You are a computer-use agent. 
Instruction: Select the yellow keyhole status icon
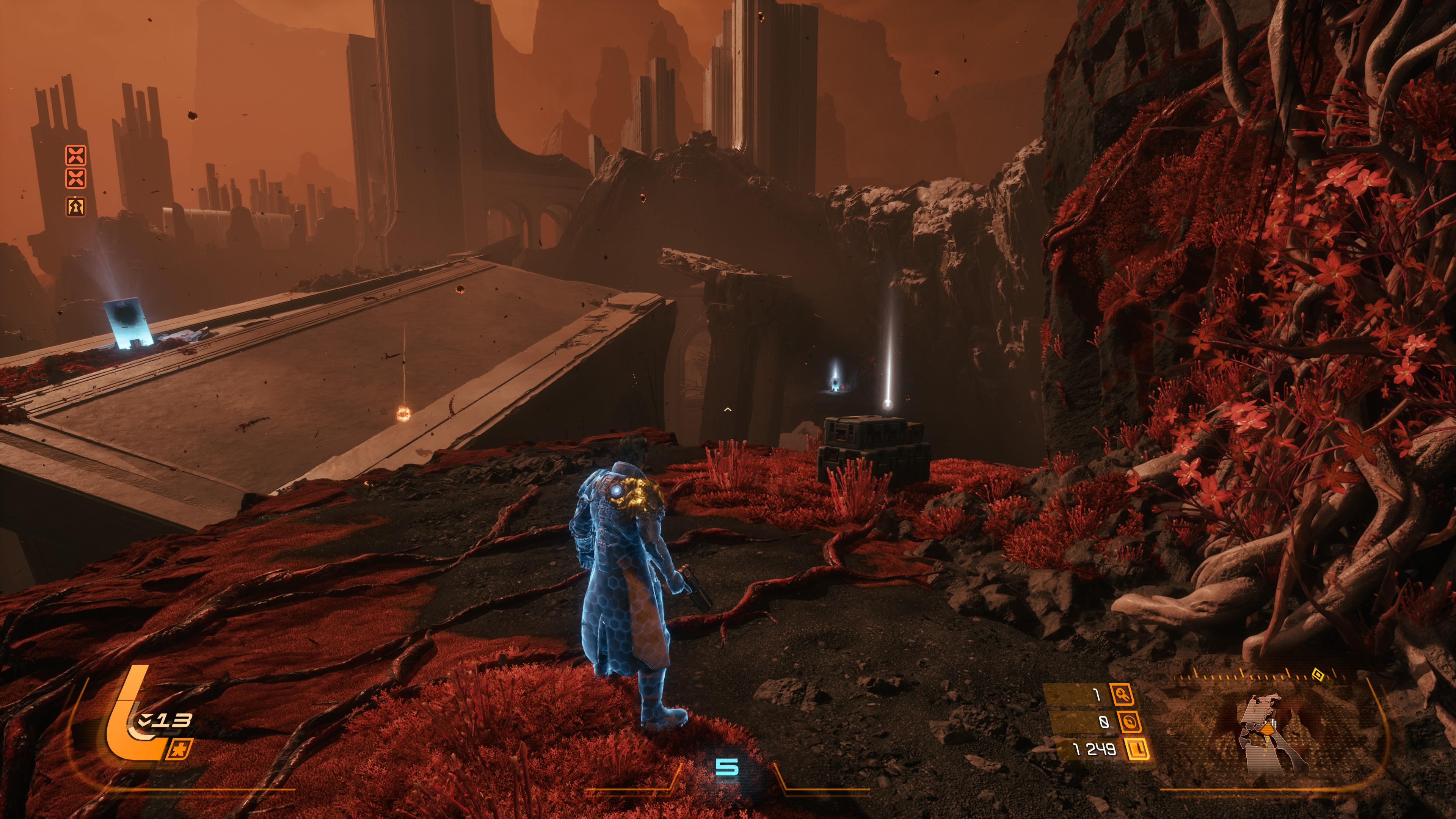pos(76,206)
